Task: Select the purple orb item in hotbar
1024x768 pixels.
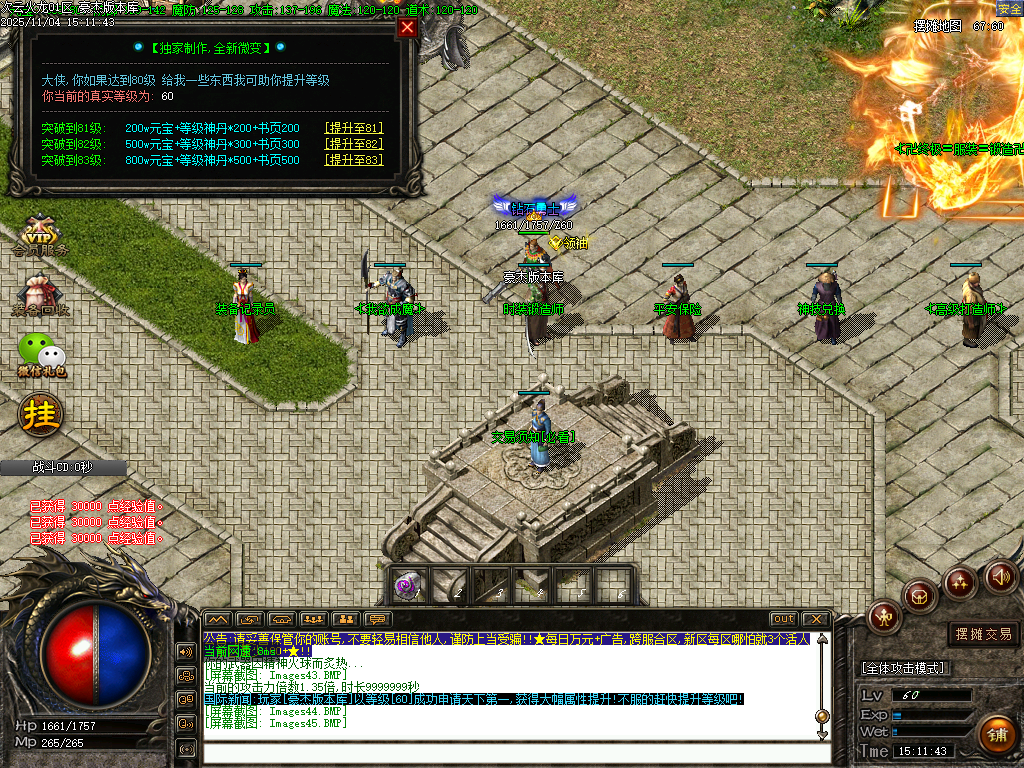Action: click(x=406, y=586)
